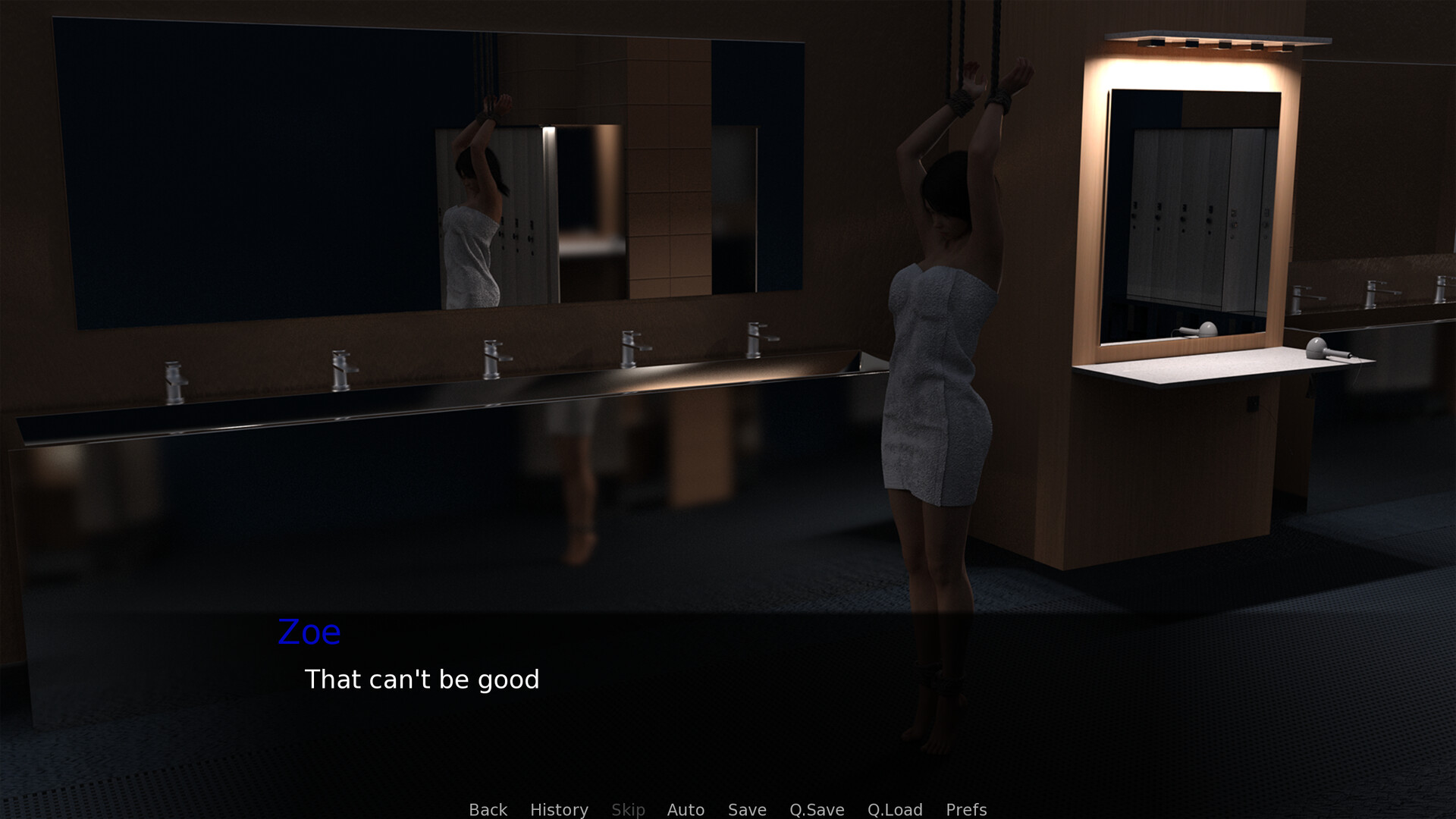Load with Q.Load

click(x=895, y=809)
